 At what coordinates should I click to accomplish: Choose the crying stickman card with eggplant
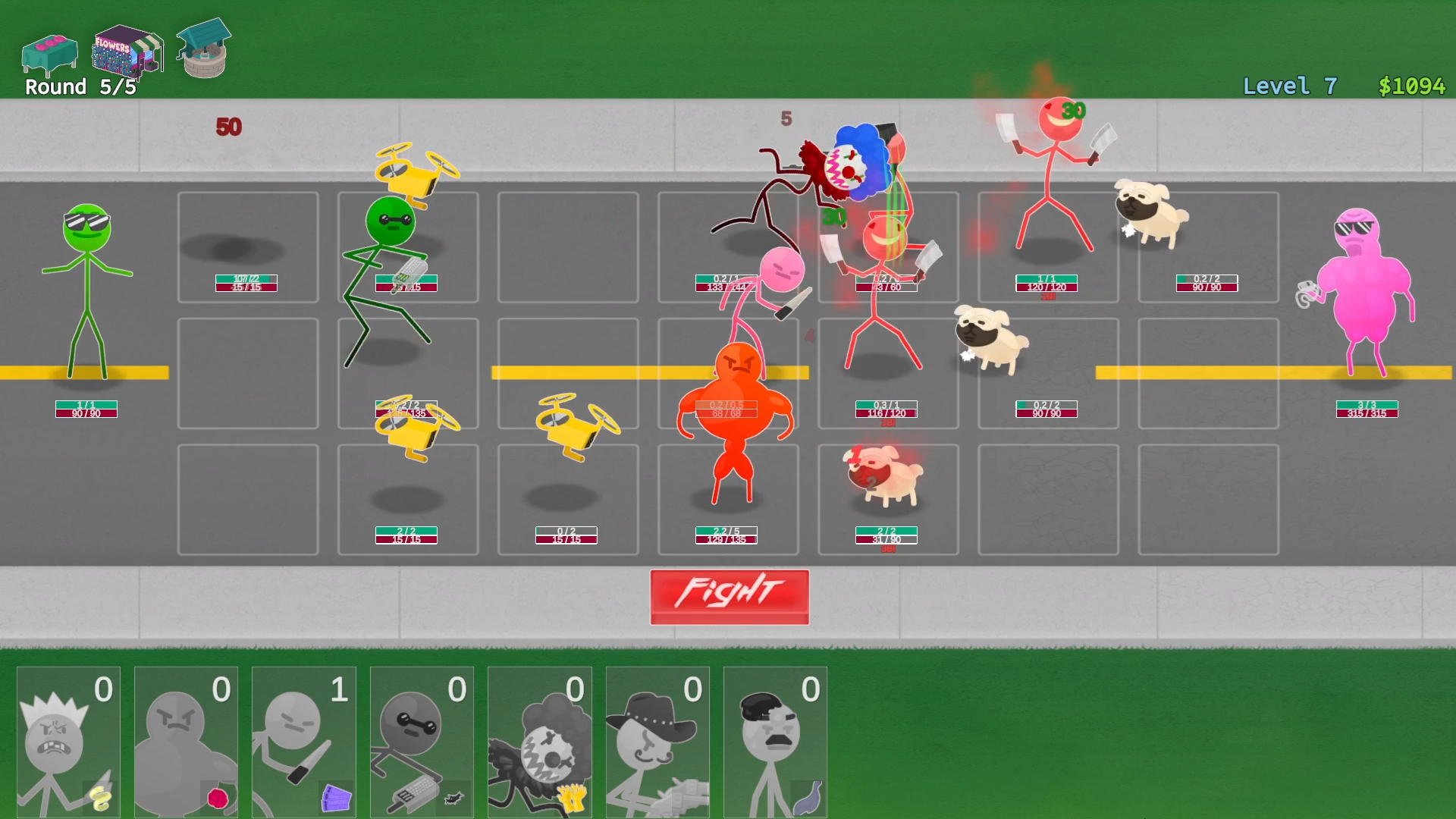(775, 739)
